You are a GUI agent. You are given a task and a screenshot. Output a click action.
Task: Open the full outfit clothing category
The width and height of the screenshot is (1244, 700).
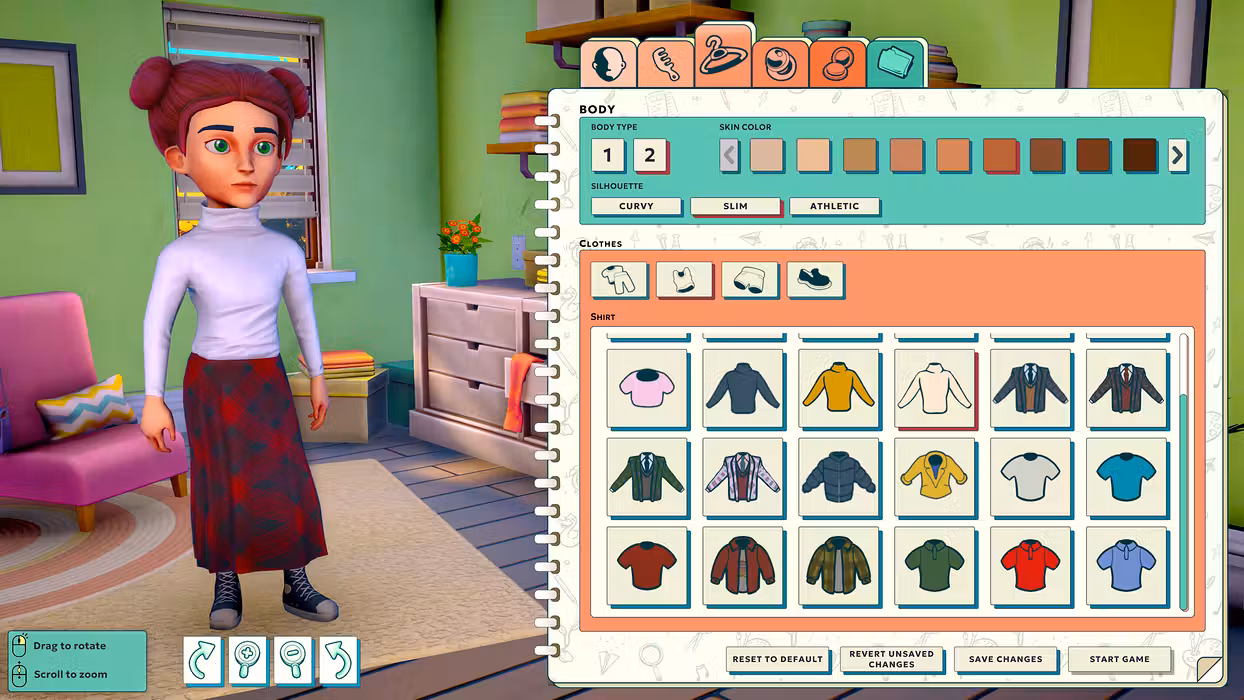pyautogui.click(x=619, y=280)
